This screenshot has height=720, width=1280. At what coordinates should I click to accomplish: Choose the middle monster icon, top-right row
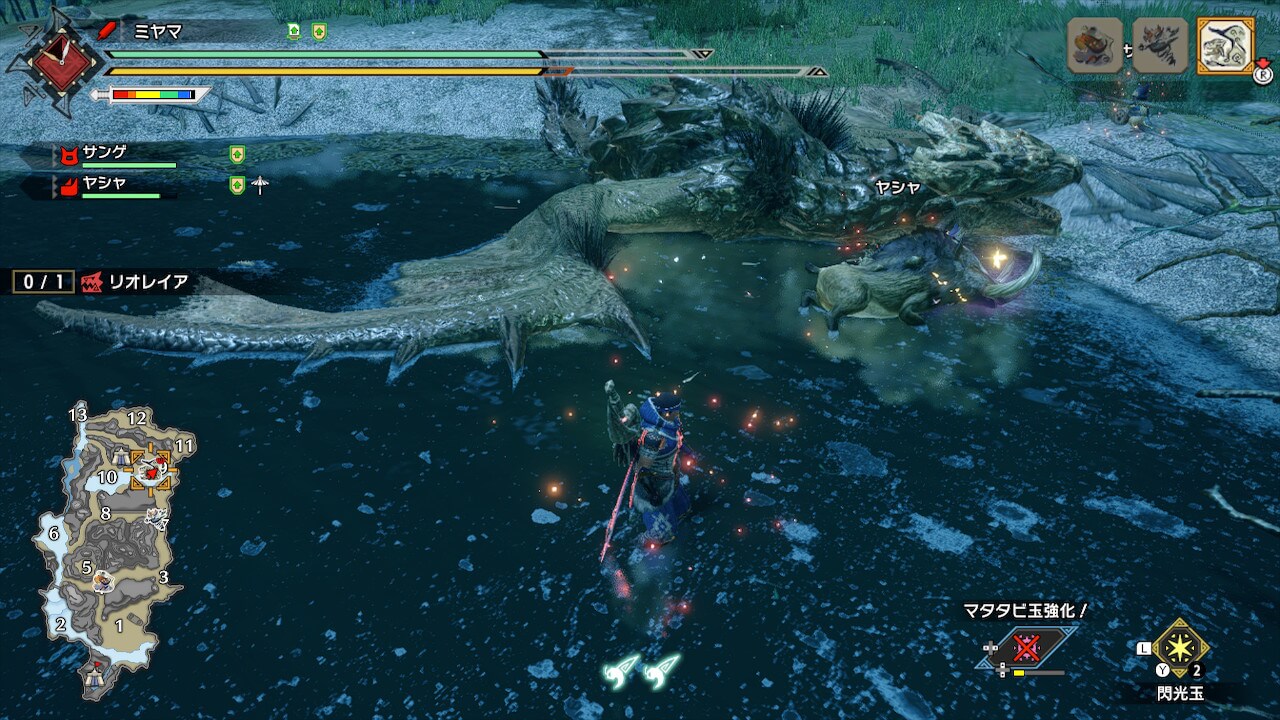1160,46
